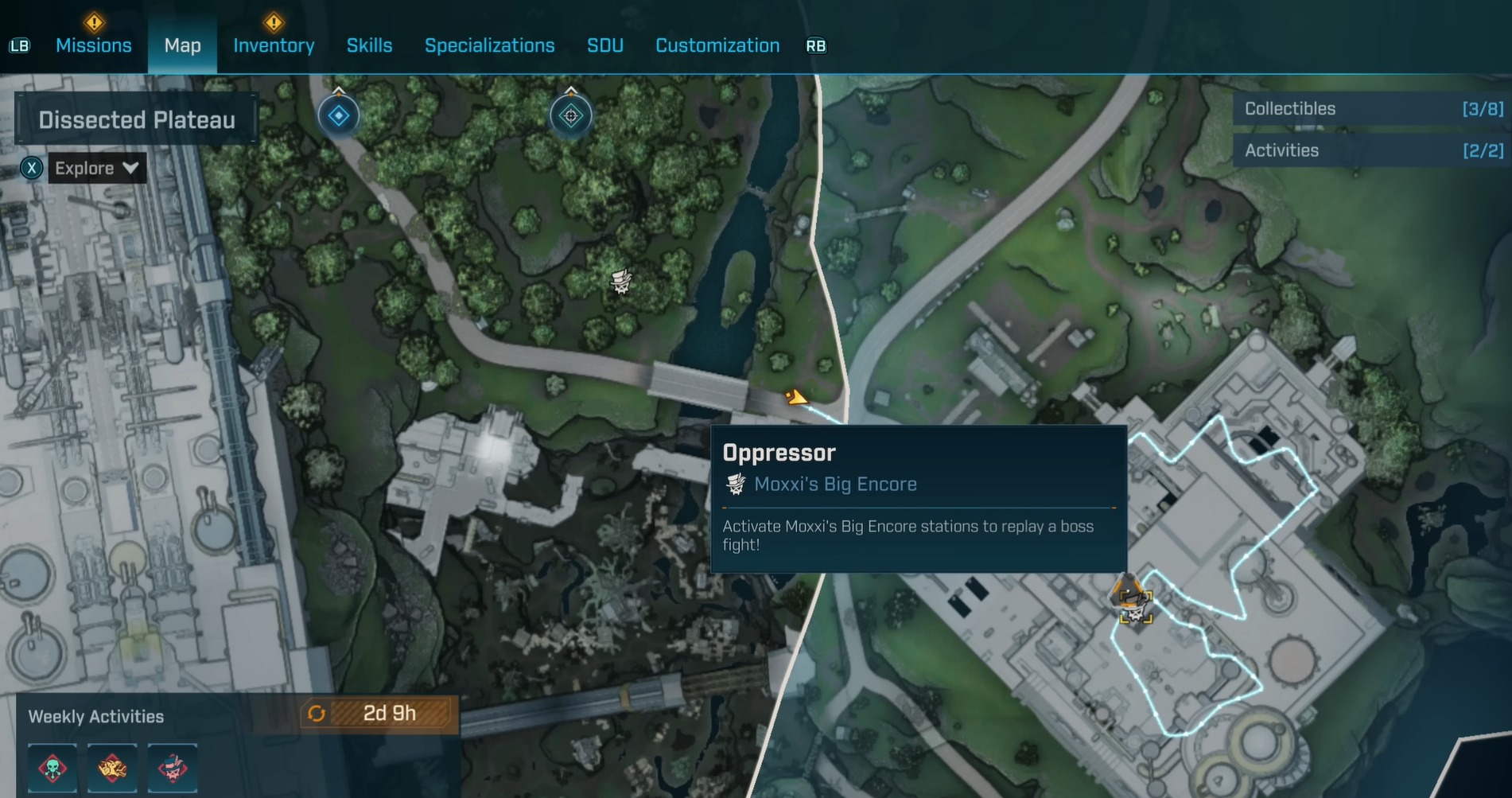Switch to the Customization tab
The image size is (1512, 798).
(717, 45)
